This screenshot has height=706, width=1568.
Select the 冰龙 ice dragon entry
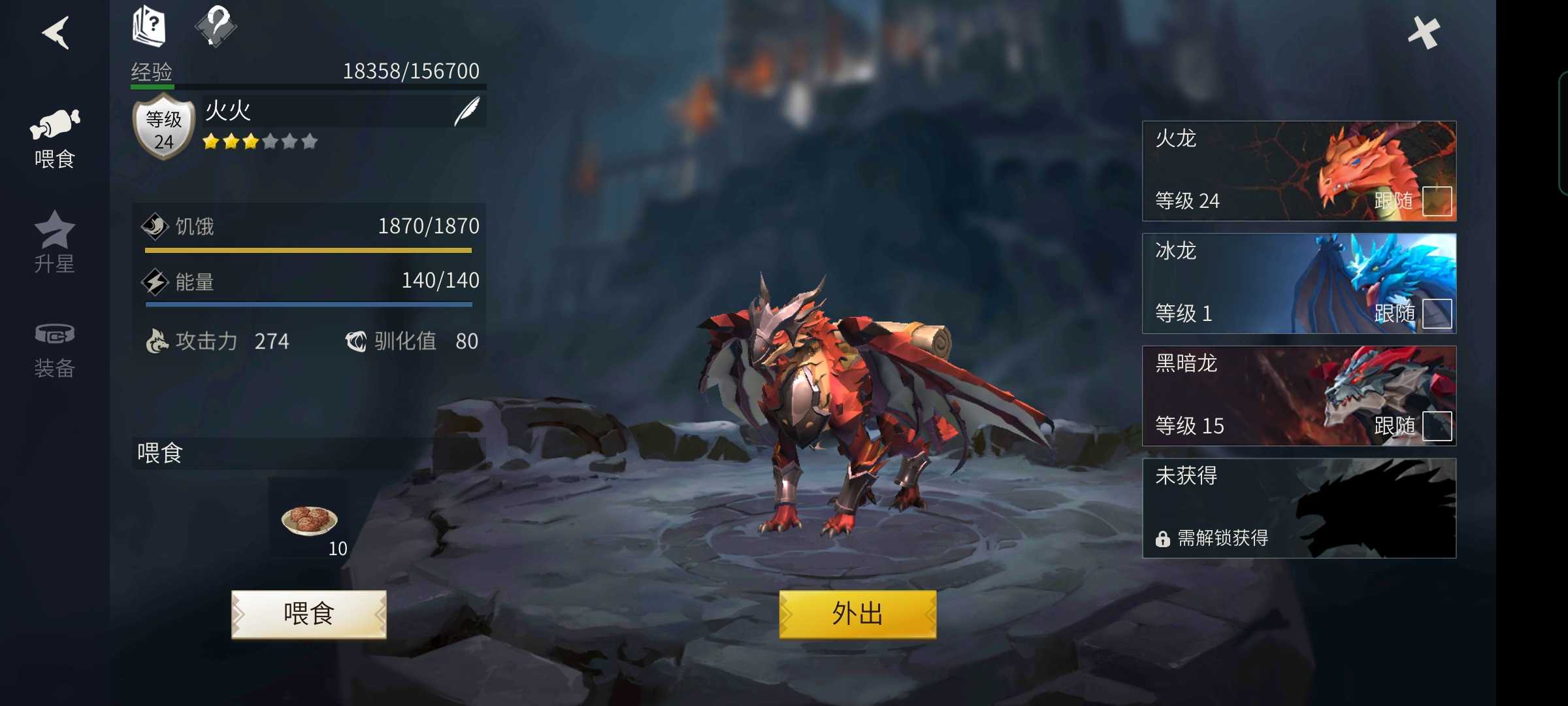click(1241, 282)
